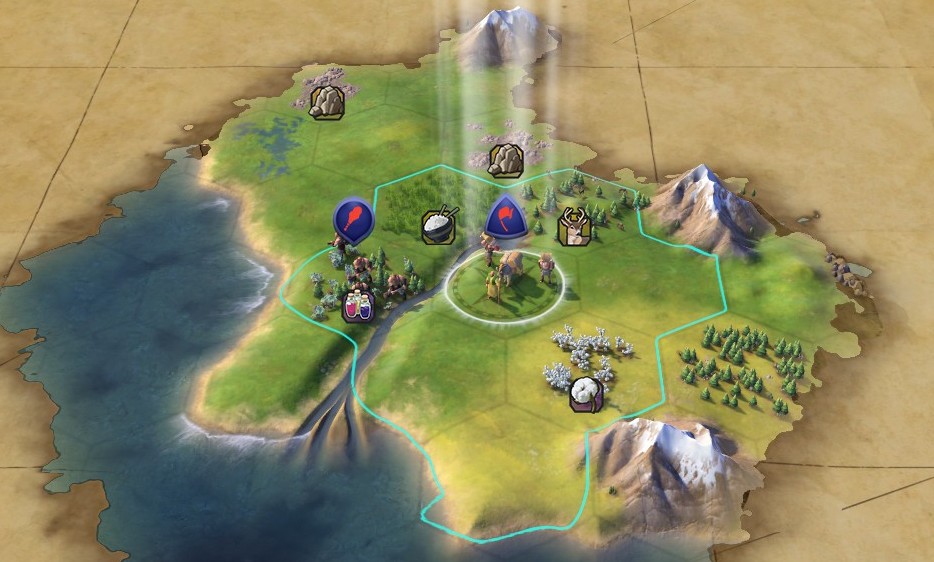Select the warrior unit's club banner
934x562 pixels.
click(x=353, y=216)
